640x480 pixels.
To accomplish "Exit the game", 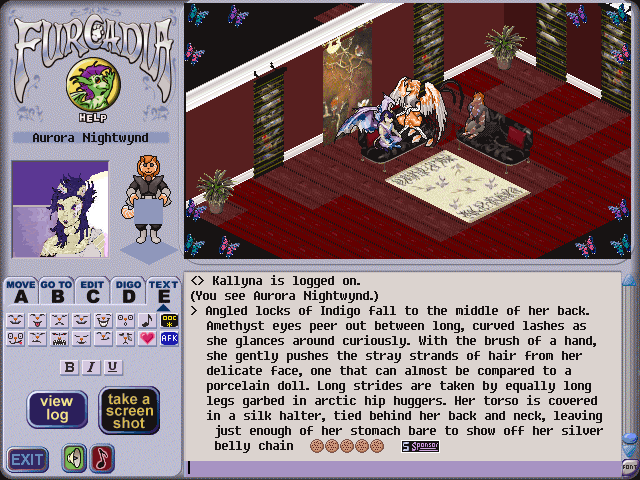I will (x=27, y=459).
